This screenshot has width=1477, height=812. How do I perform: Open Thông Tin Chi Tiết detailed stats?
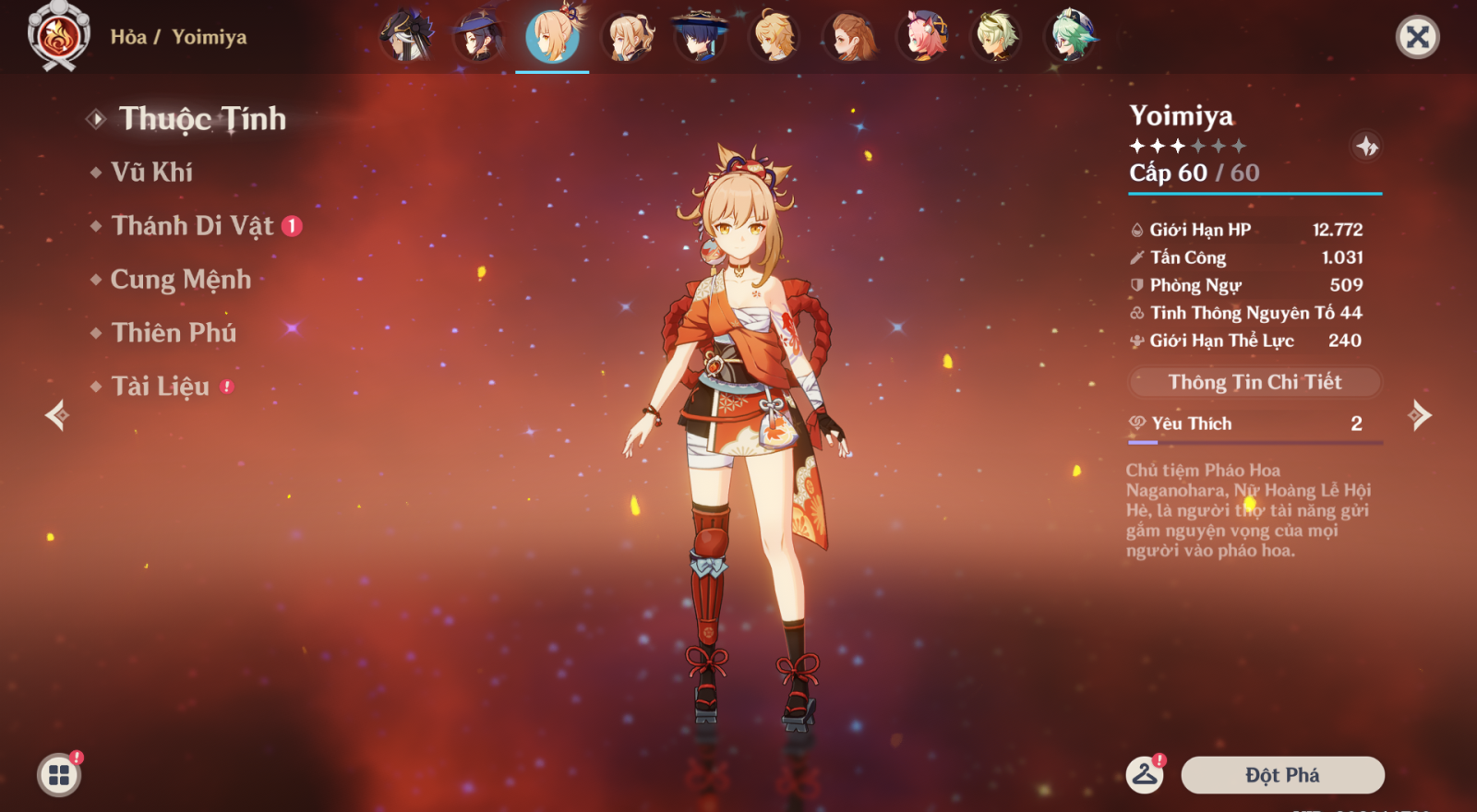click(x=1255, y=382)
